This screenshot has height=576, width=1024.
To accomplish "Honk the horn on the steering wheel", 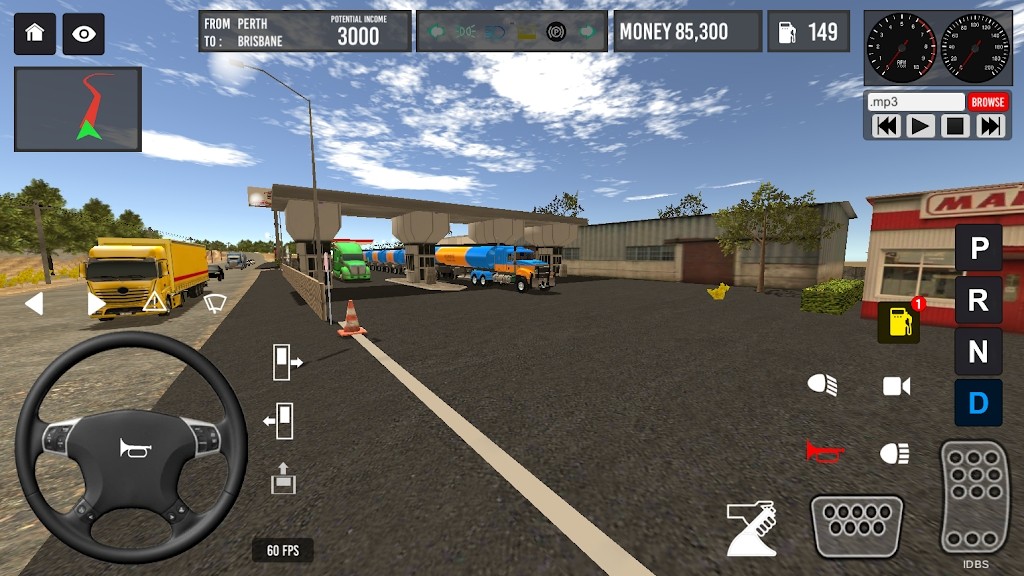I will coord(132,448).
